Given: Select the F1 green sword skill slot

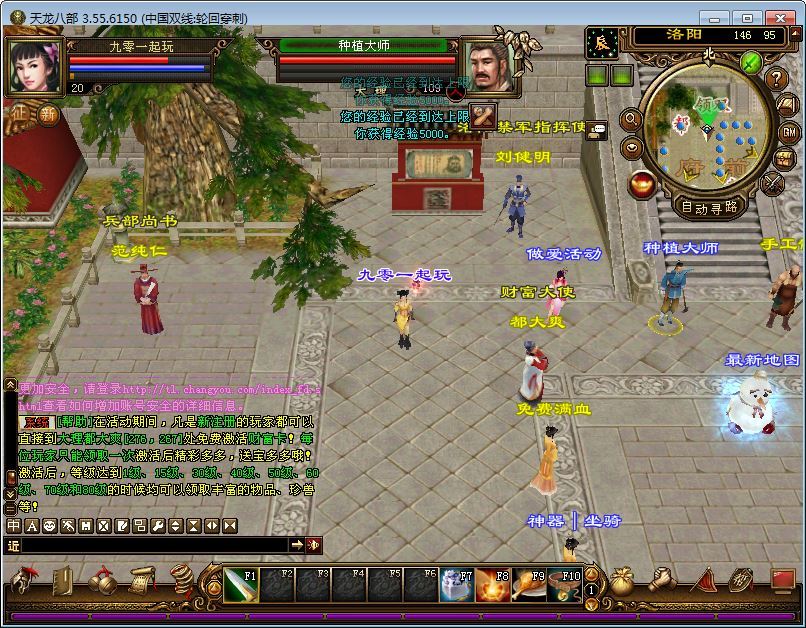Looking at the screenshot, I should [241, 585].
